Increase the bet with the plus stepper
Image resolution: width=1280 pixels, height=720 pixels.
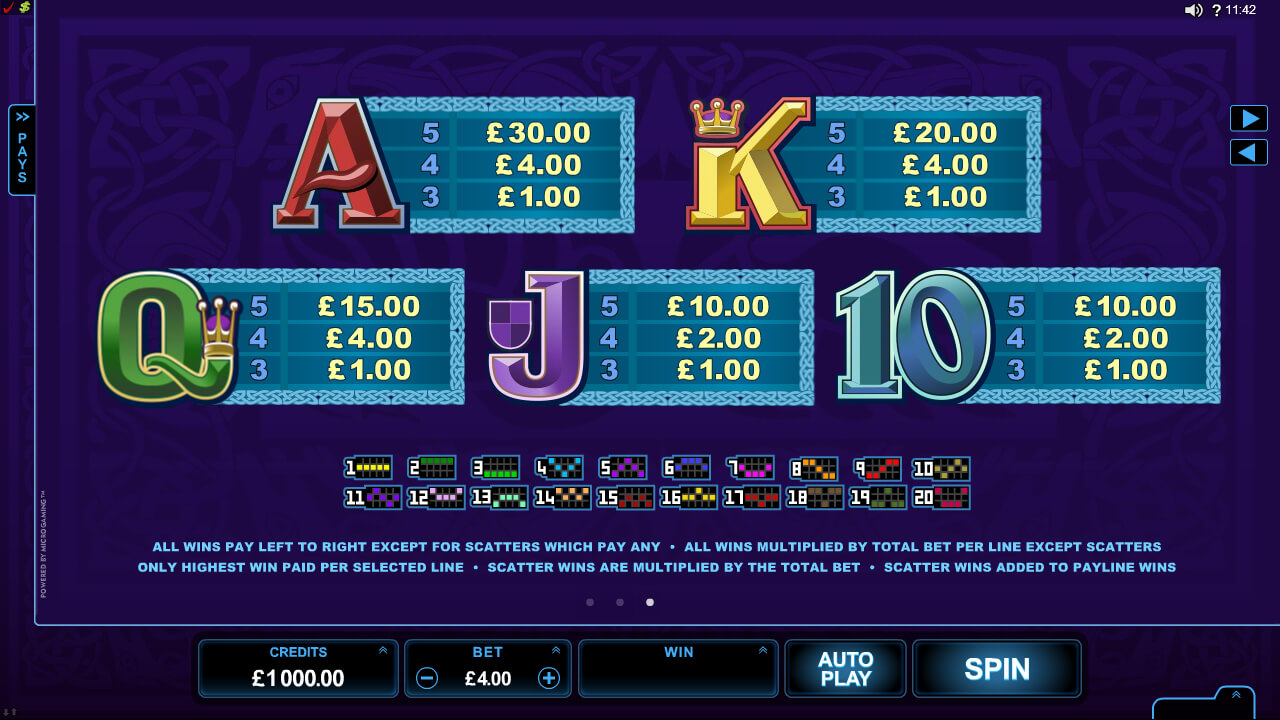pyautogui.click(x=548, y=678)
